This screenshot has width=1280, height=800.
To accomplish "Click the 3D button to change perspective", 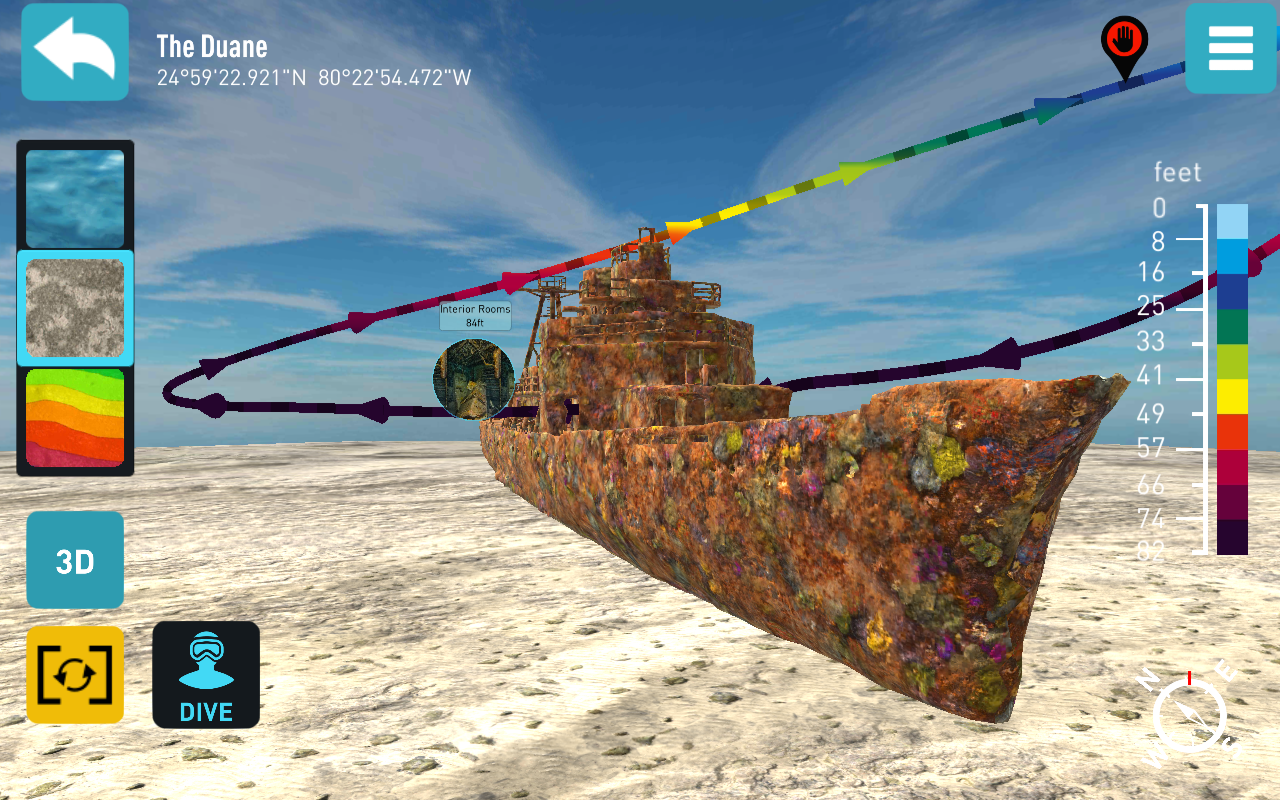I will pyautogui.click(x=74, y=560).
